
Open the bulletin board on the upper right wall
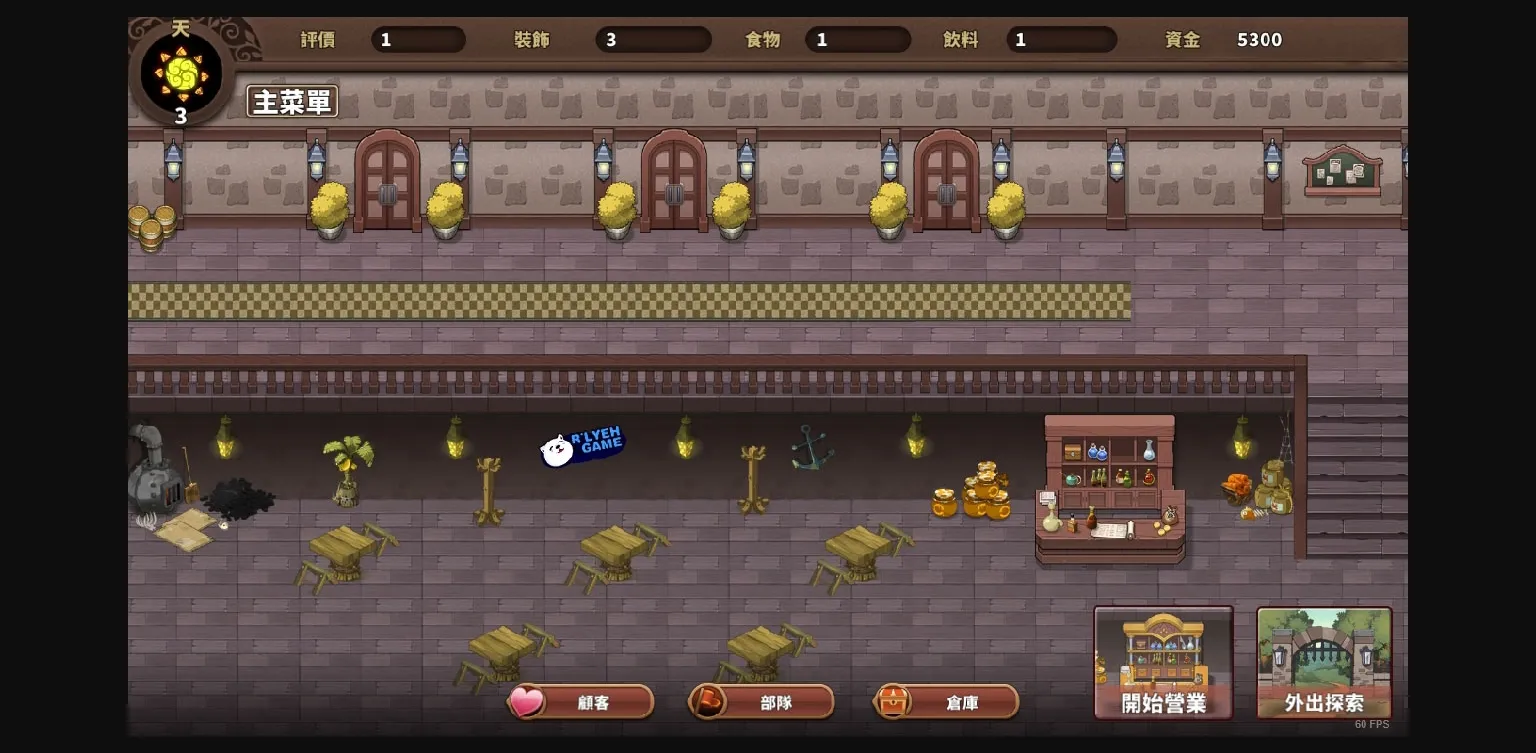[x=1345, y=170]
